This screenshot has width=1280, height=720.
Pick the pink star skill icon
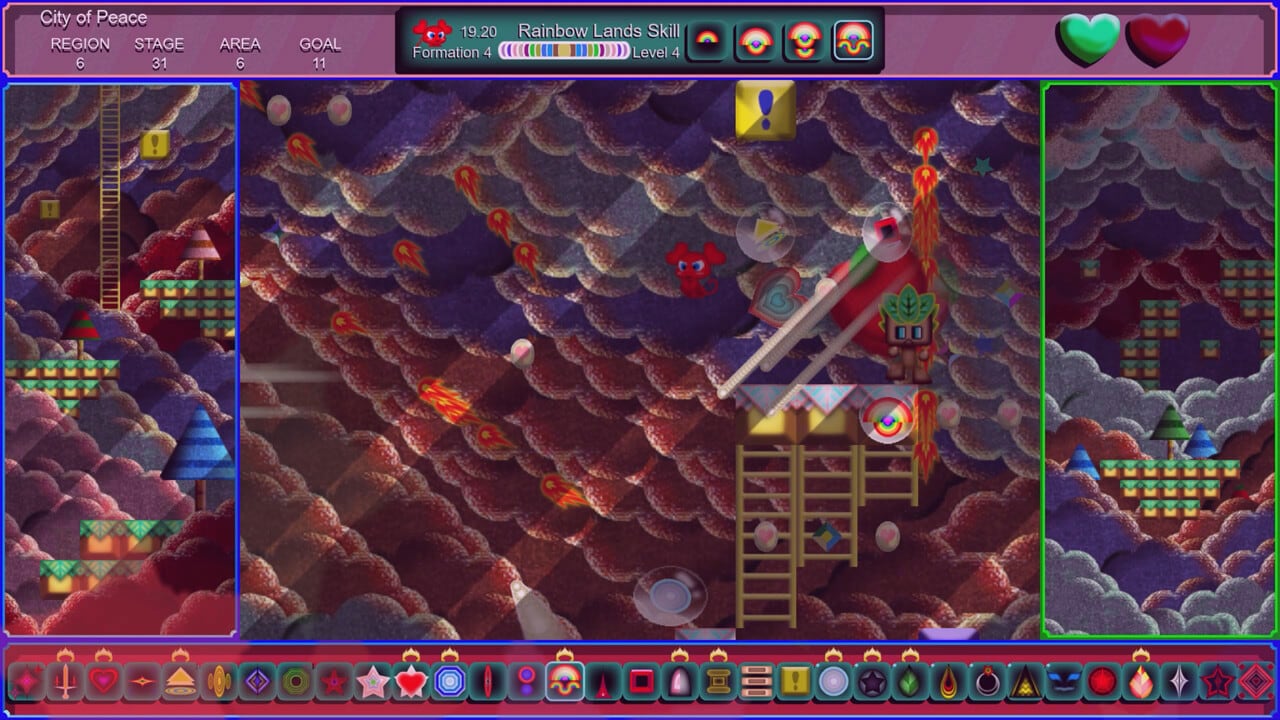(x=372, y=682)
